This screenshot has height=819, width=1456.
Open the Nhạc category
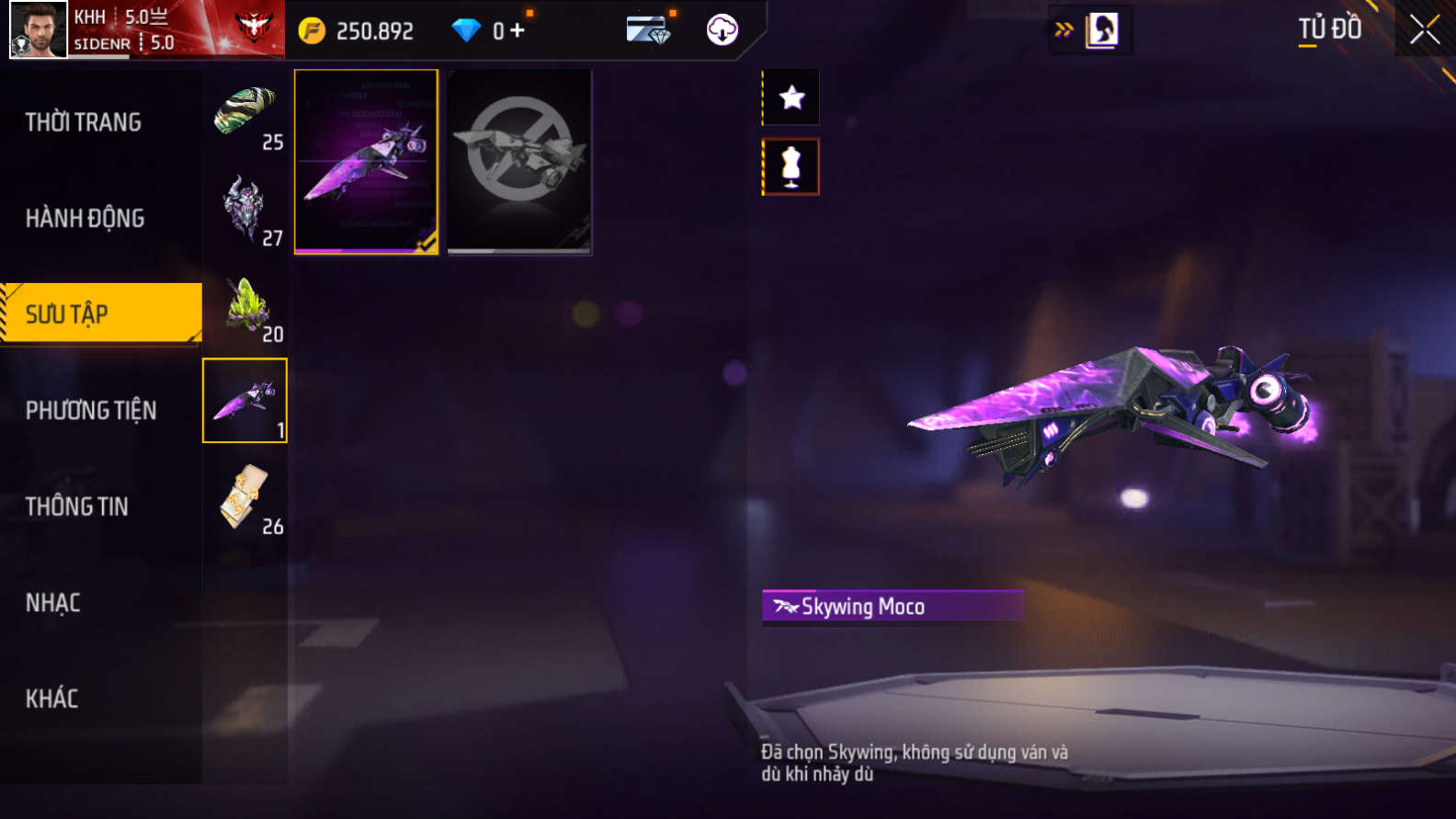tap(53, 603)
